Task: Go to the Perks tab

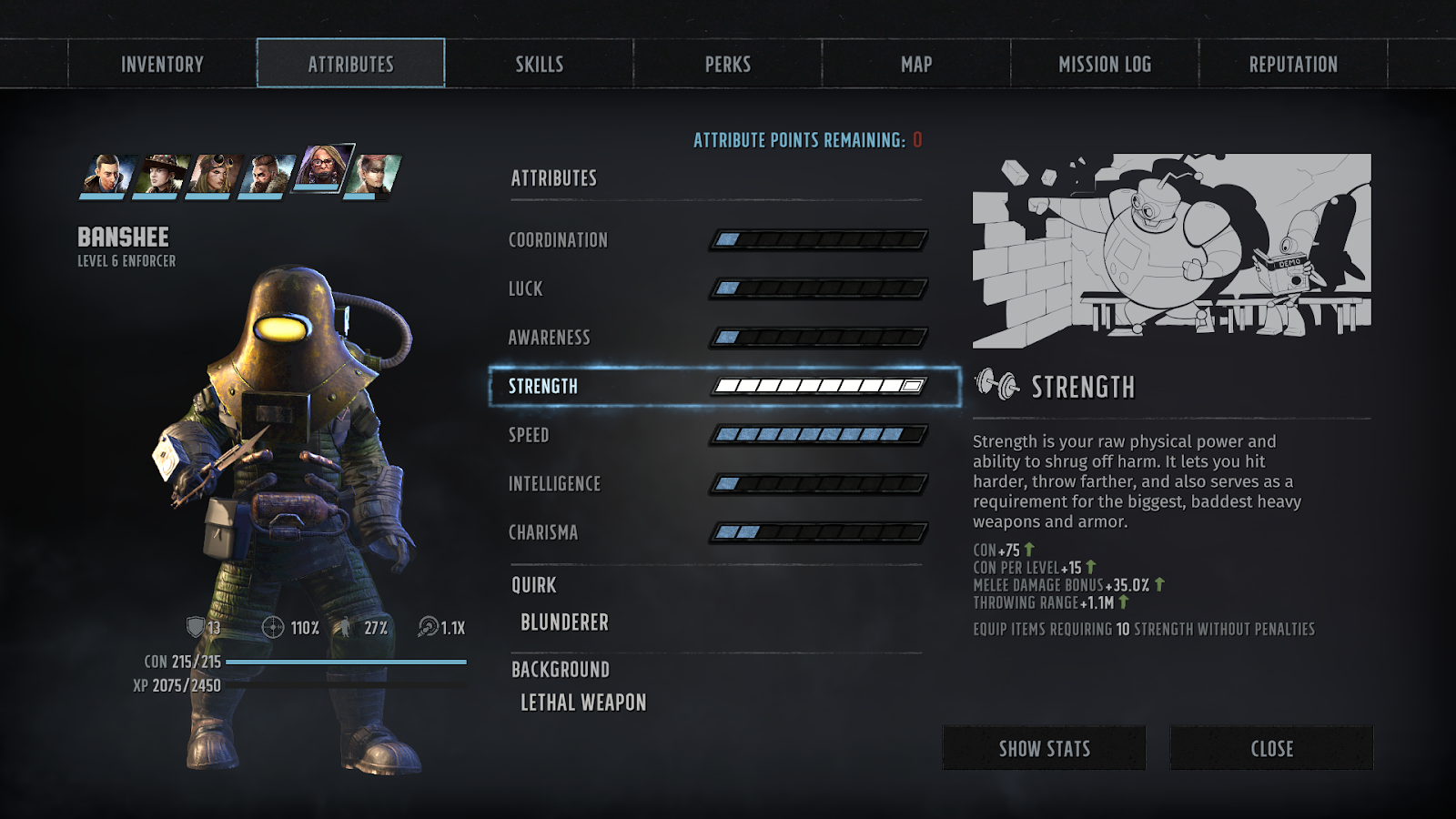Action: (x=727, y=64)
